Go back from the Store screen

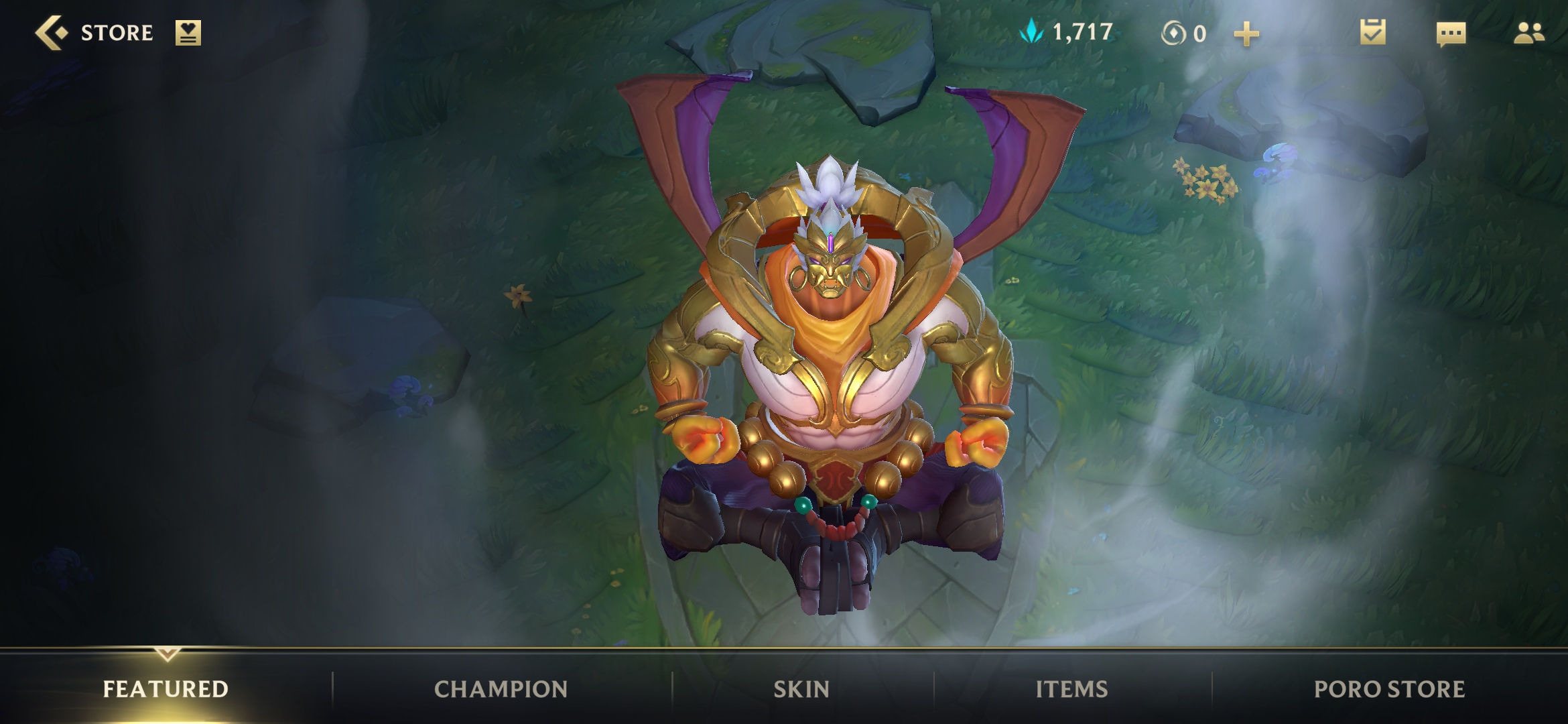[x=52, y=33]
